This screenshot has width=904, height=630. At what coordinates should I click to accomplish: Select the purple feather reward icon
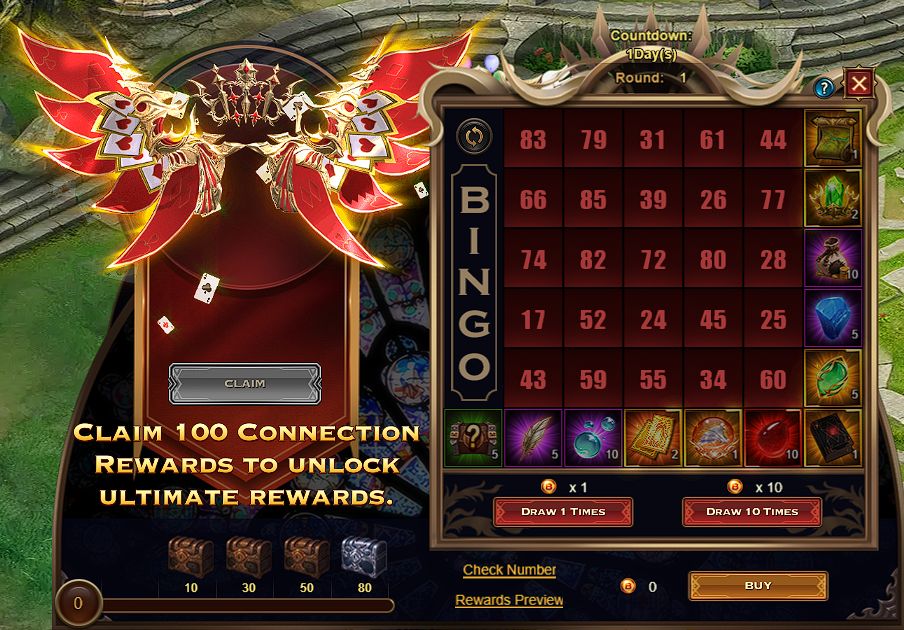(x=533, y=440)
